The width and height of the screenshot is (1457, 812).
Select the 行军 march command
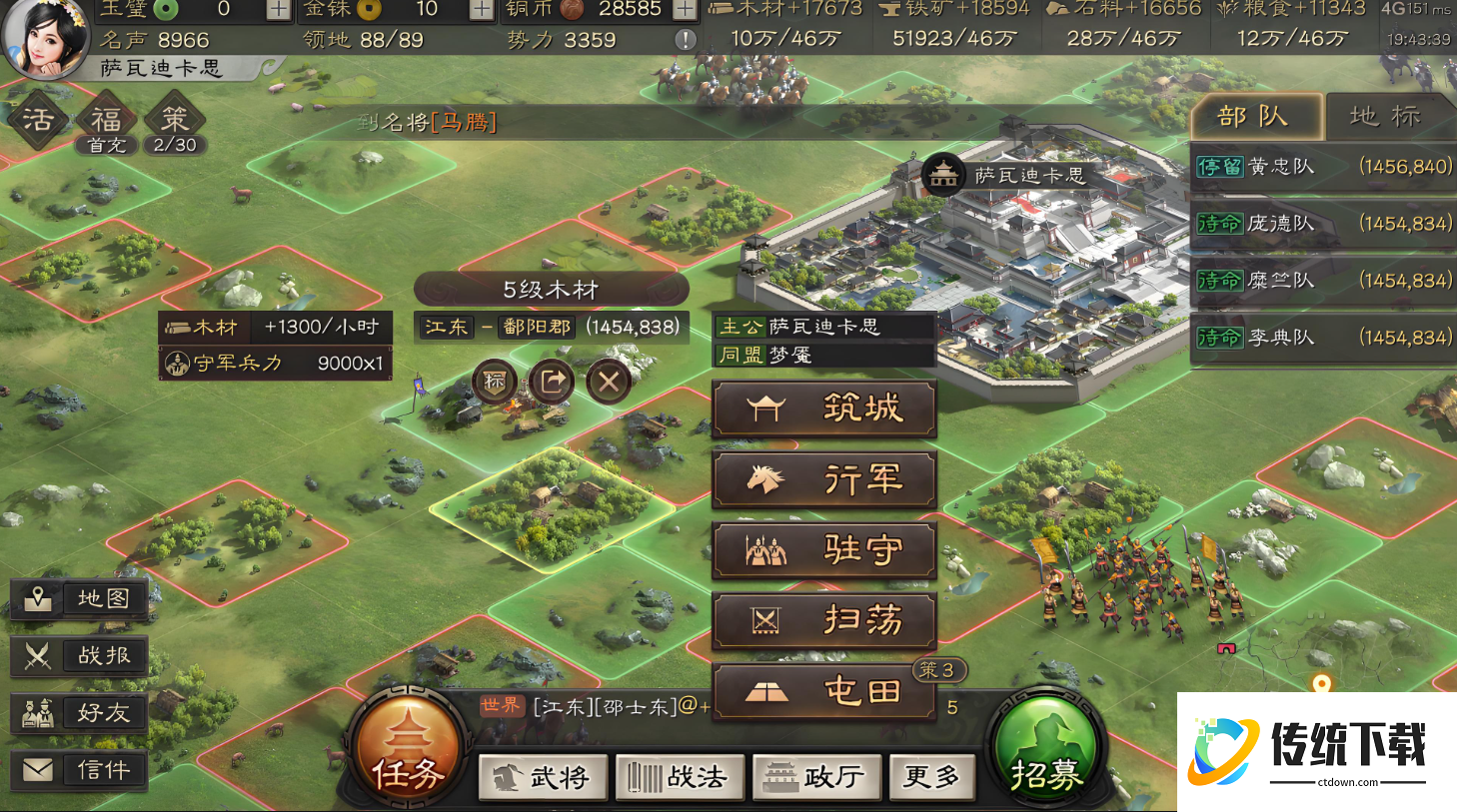pyautogui.click(x=823, y=479)
